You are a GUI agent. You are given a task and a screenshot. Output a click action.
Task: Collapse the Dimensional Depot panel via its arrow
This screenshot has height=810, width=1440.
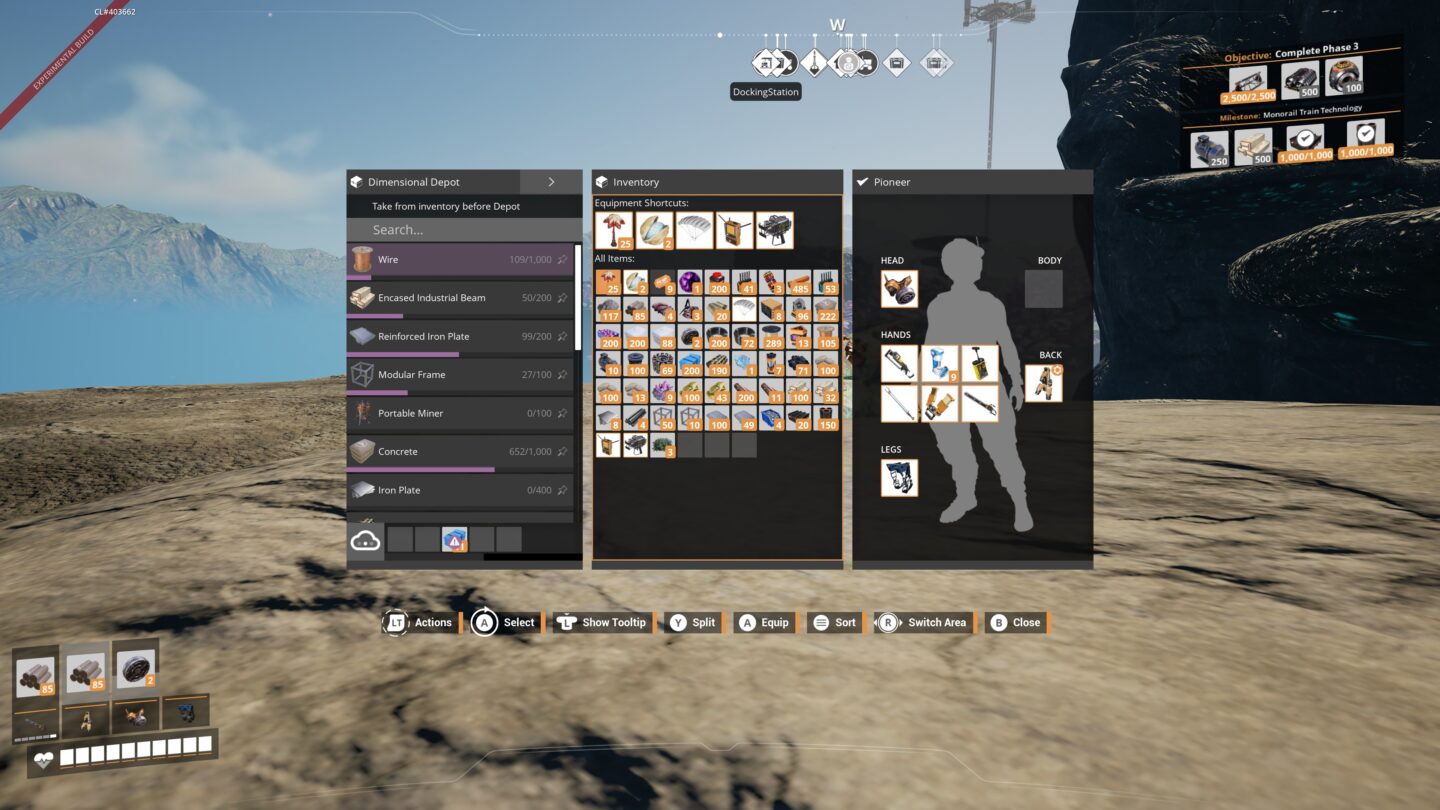551,182
